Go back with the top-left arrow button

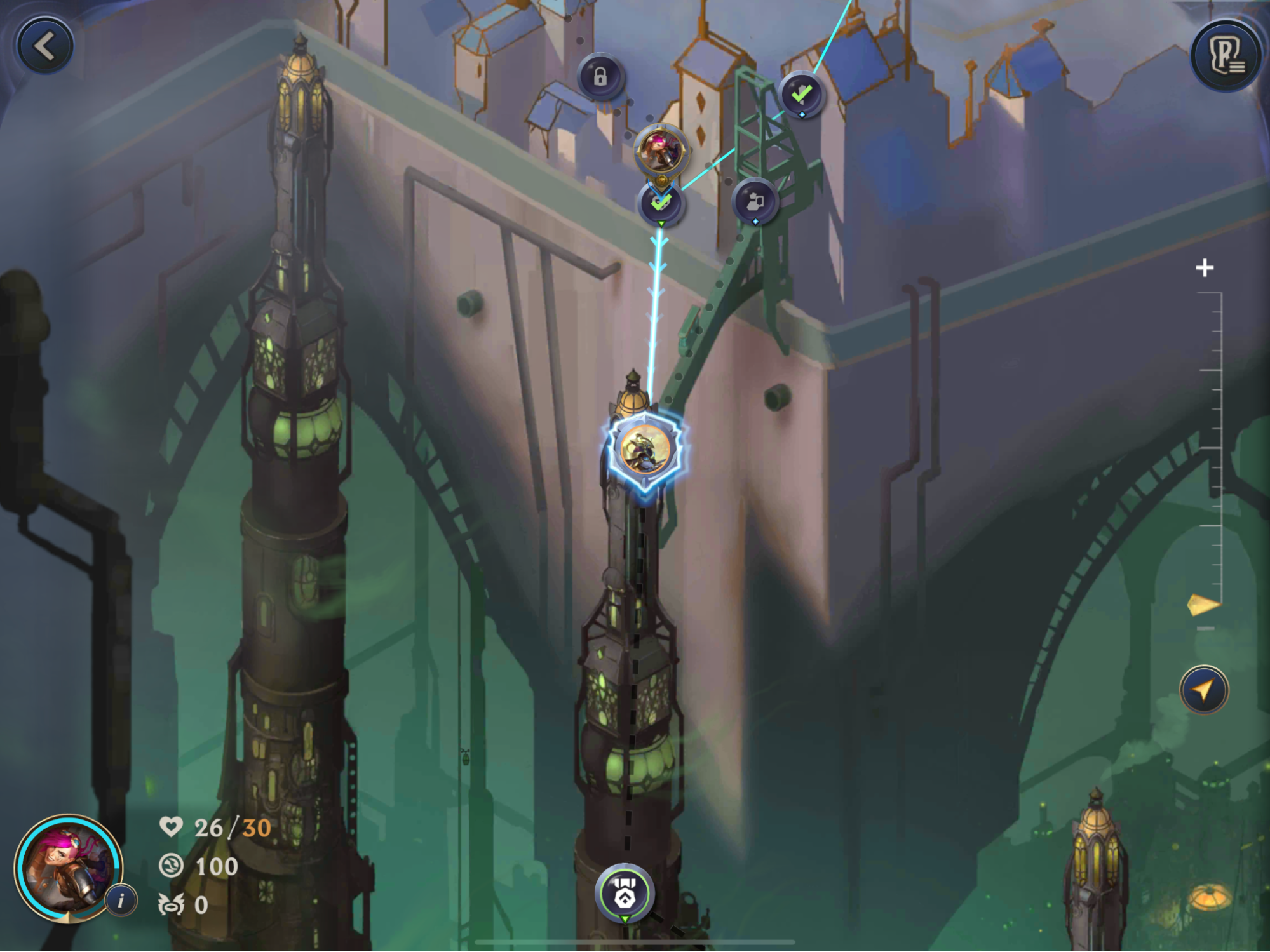pyautogui.click(x=44, y=46)
